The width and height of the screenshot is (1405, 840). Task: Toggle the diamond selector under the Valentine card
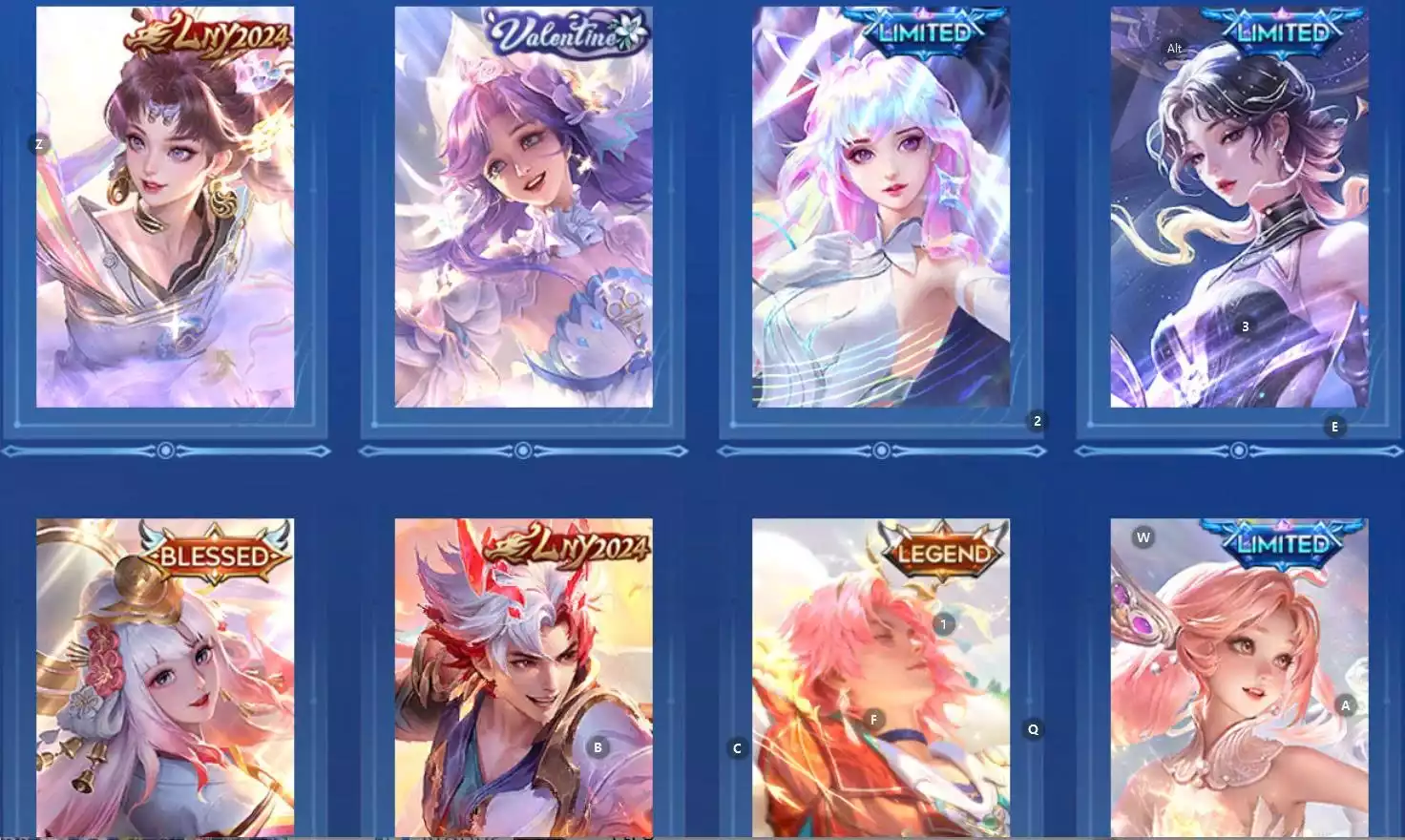tap(523, 449)
